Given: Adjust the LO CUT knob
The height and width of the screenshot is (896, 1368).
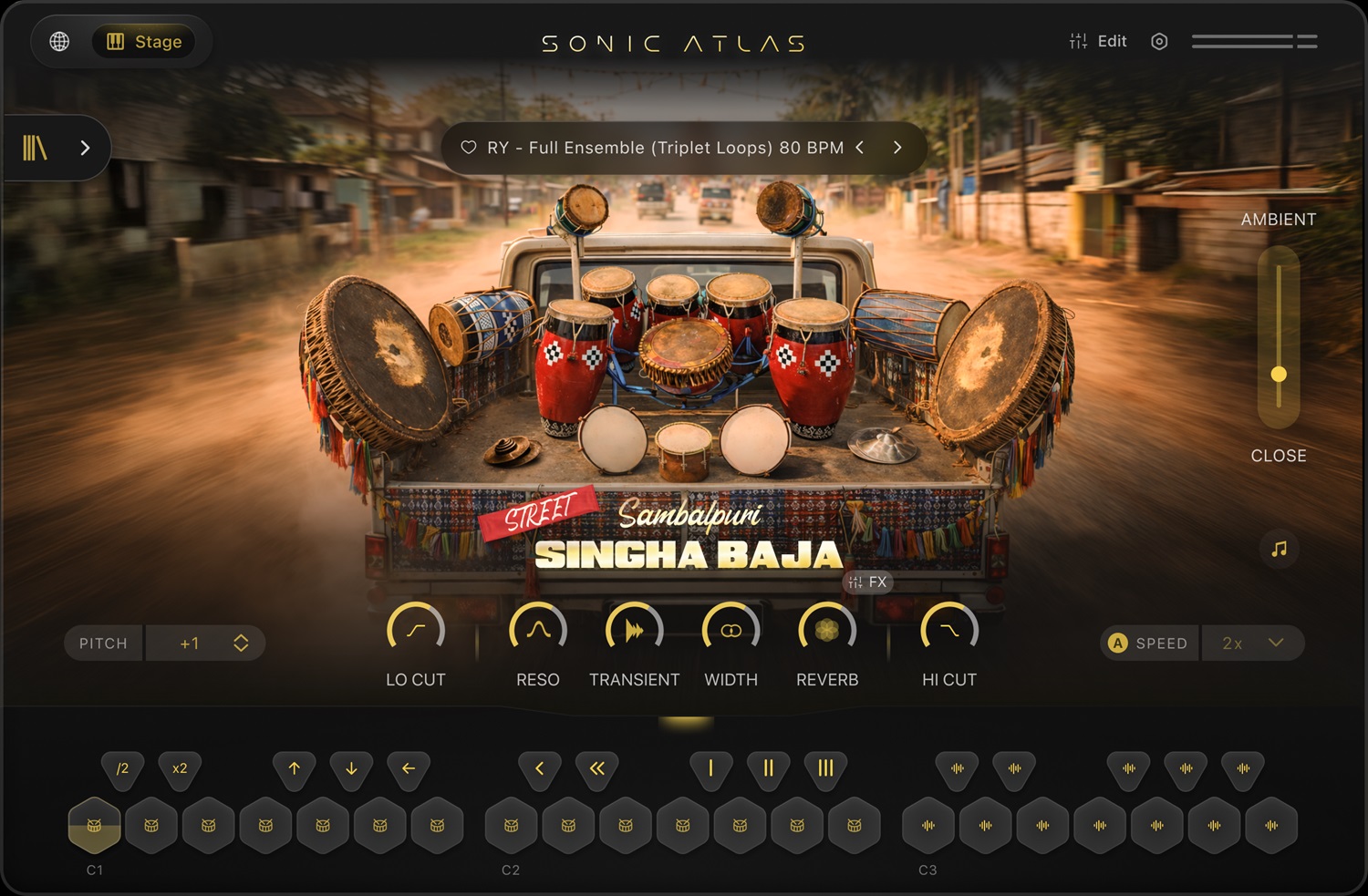Looking at the screenshot, I should coord(415,630).
